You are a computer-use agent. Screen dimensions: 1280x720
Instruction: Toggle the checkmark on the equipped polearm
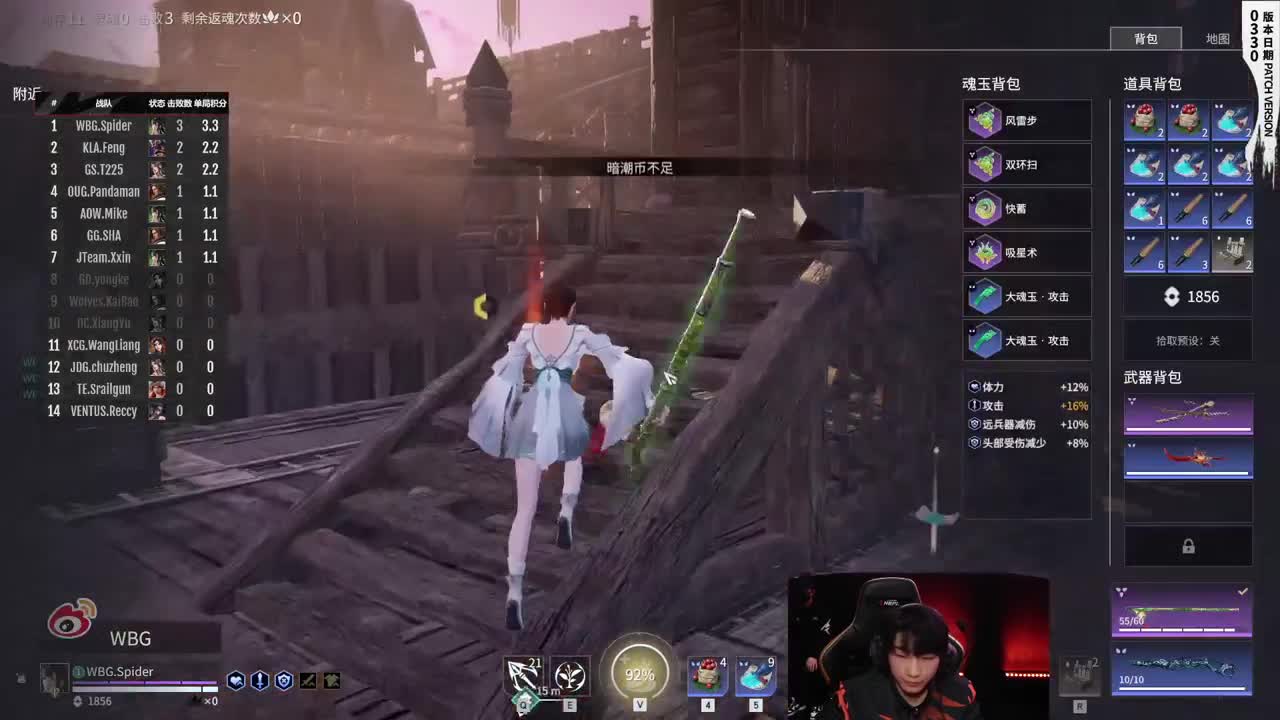coord(1242,591)
